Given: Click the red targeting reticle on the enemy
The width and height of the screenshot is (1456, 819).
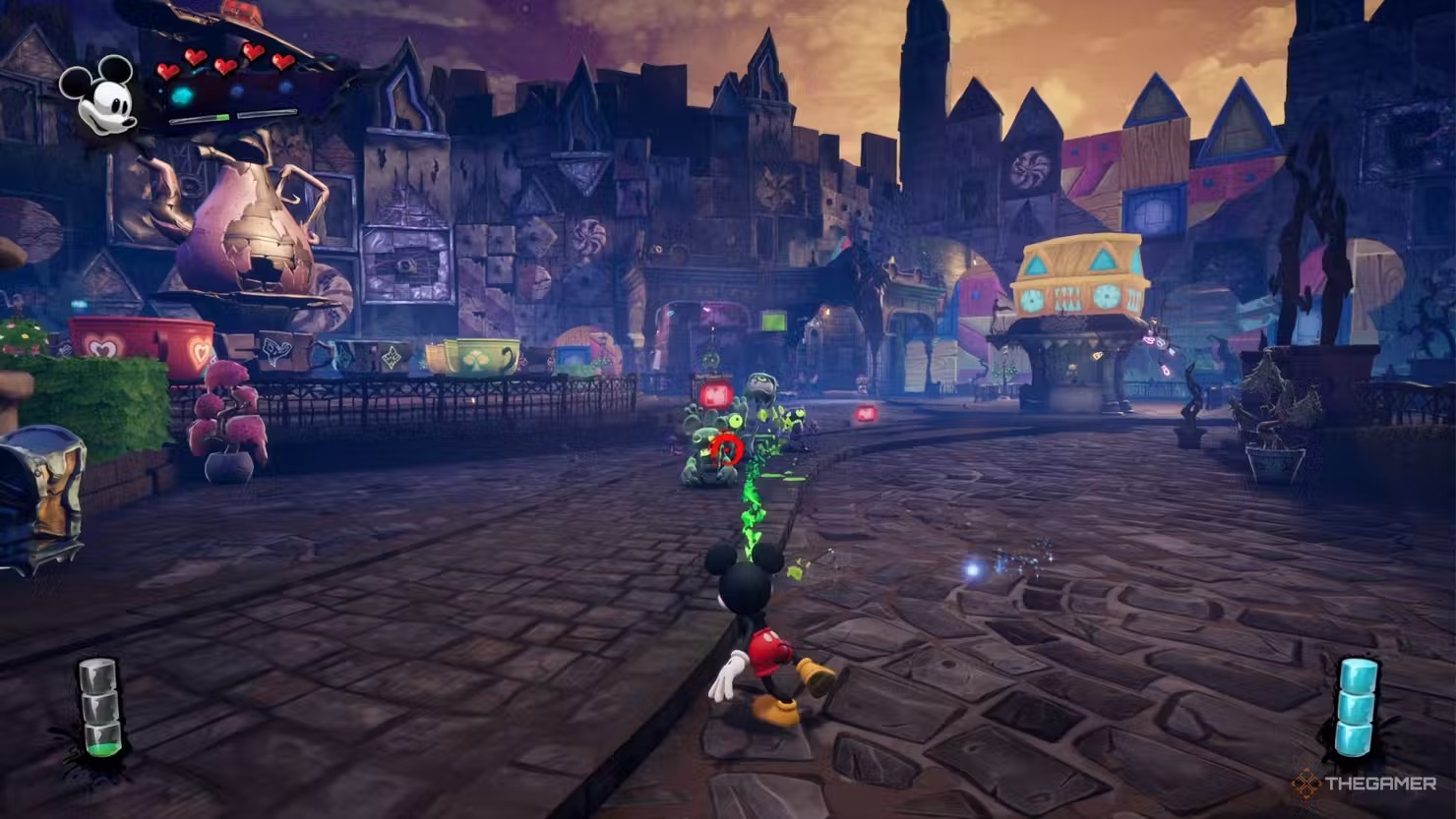Looking at the screenshot, I should pyautogui.click(x=725, y=450).
